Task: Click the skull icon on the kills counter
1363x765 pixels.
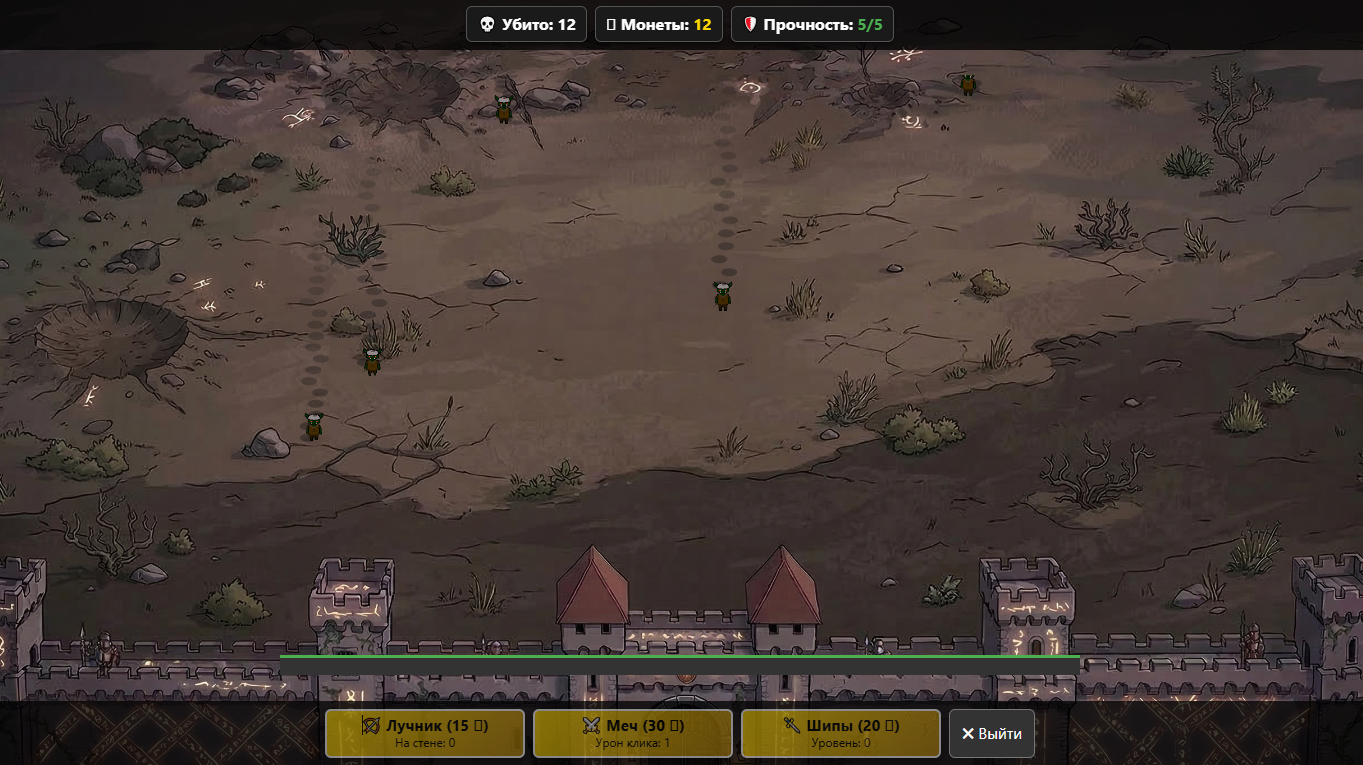Action: click(486, 24)
